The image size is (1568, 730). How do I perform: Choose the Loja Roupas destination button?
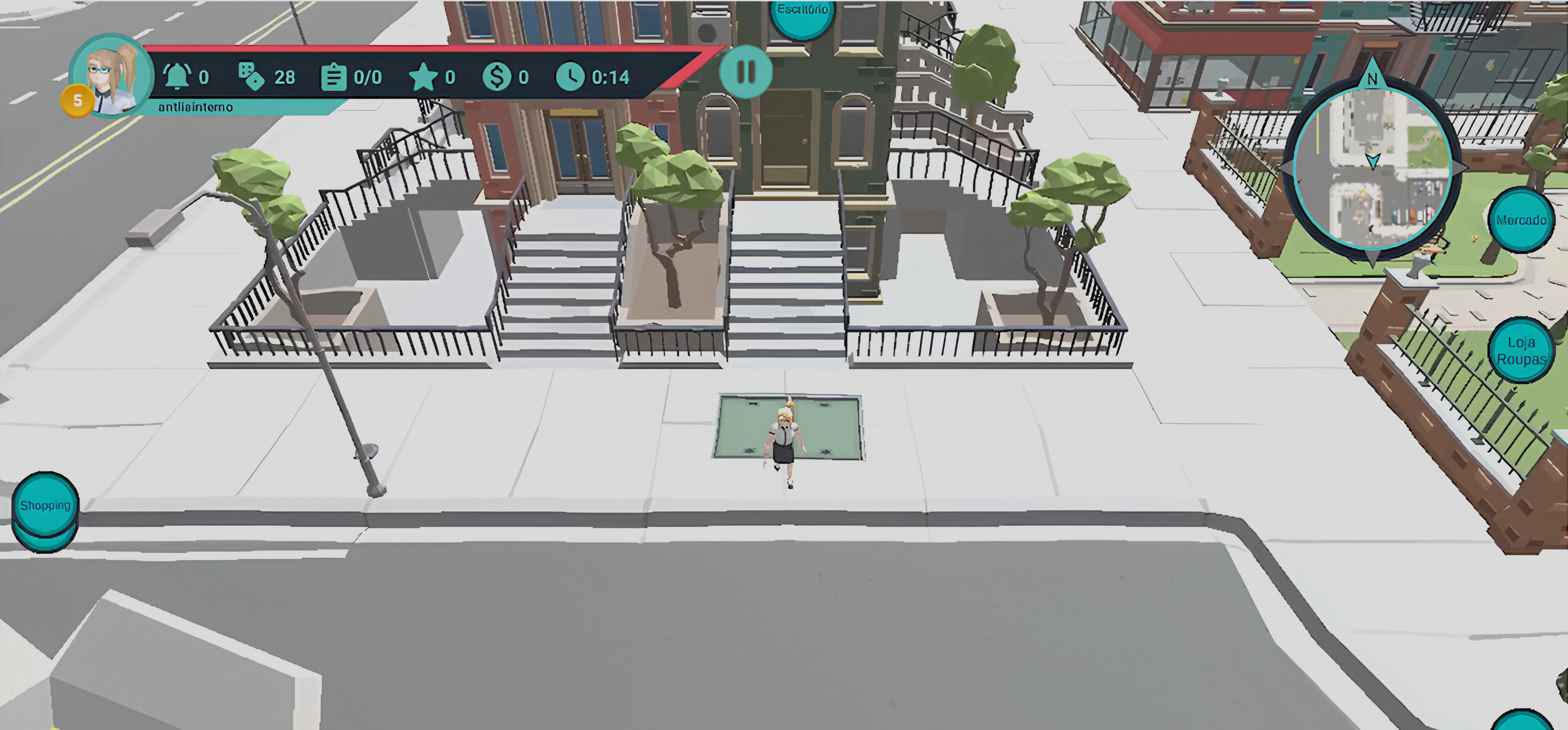click(x=1520, y=351)
